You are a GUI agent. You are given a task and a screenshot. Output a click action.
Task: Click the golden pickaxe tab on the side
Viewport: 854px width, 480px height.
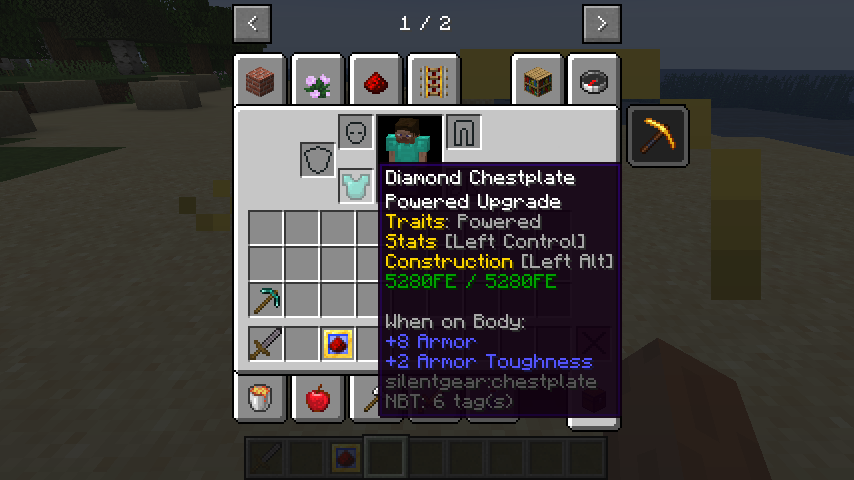point(658,135)
